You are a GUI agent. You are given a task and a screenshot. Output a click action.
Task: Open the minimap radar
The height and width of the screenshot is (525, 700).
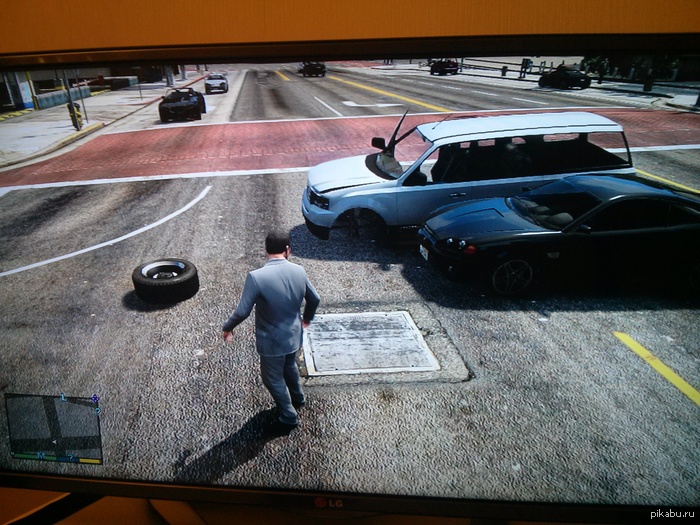53,426
